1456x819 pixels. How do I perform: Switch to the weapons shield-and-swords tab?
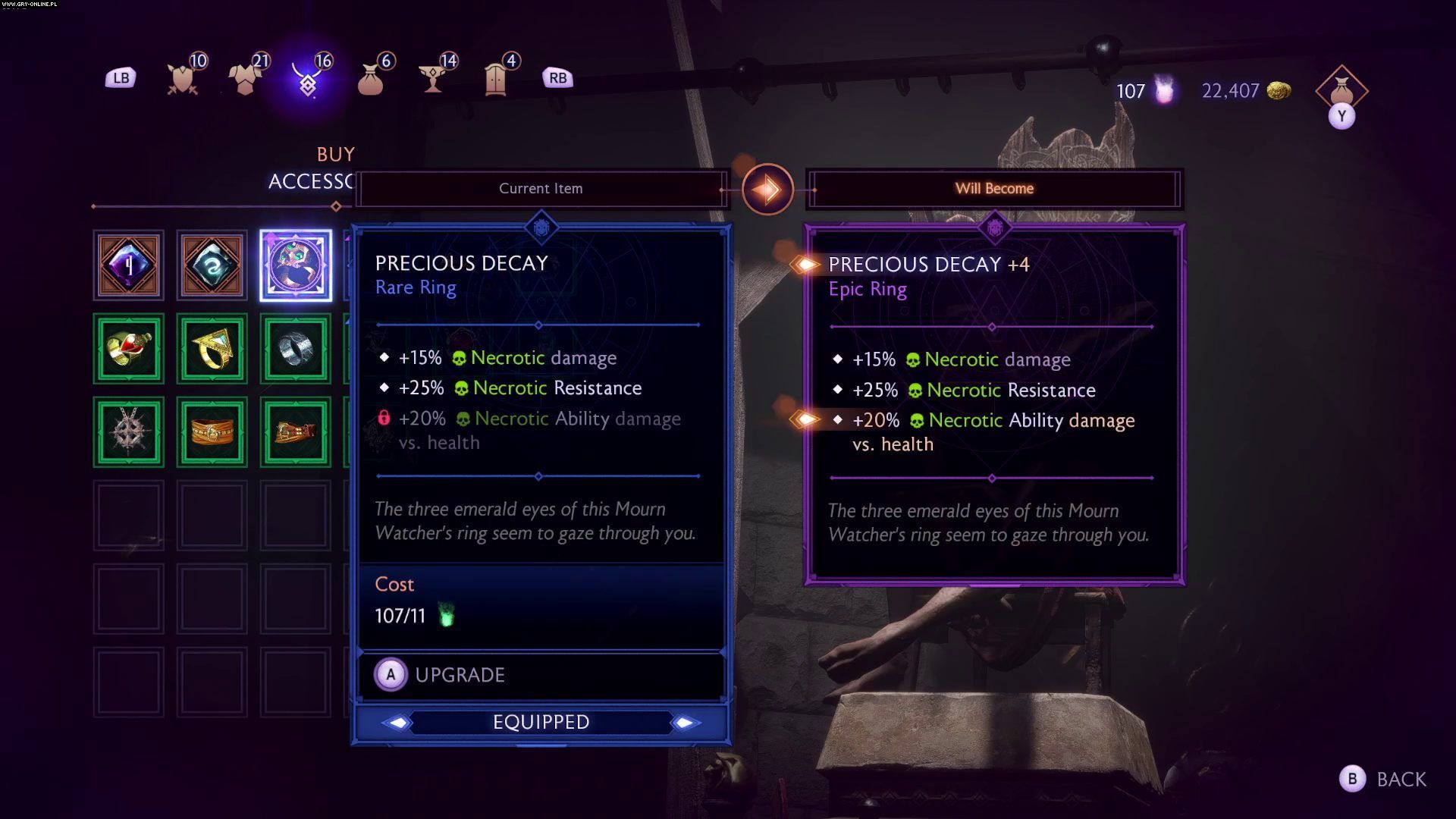point(183,78)
